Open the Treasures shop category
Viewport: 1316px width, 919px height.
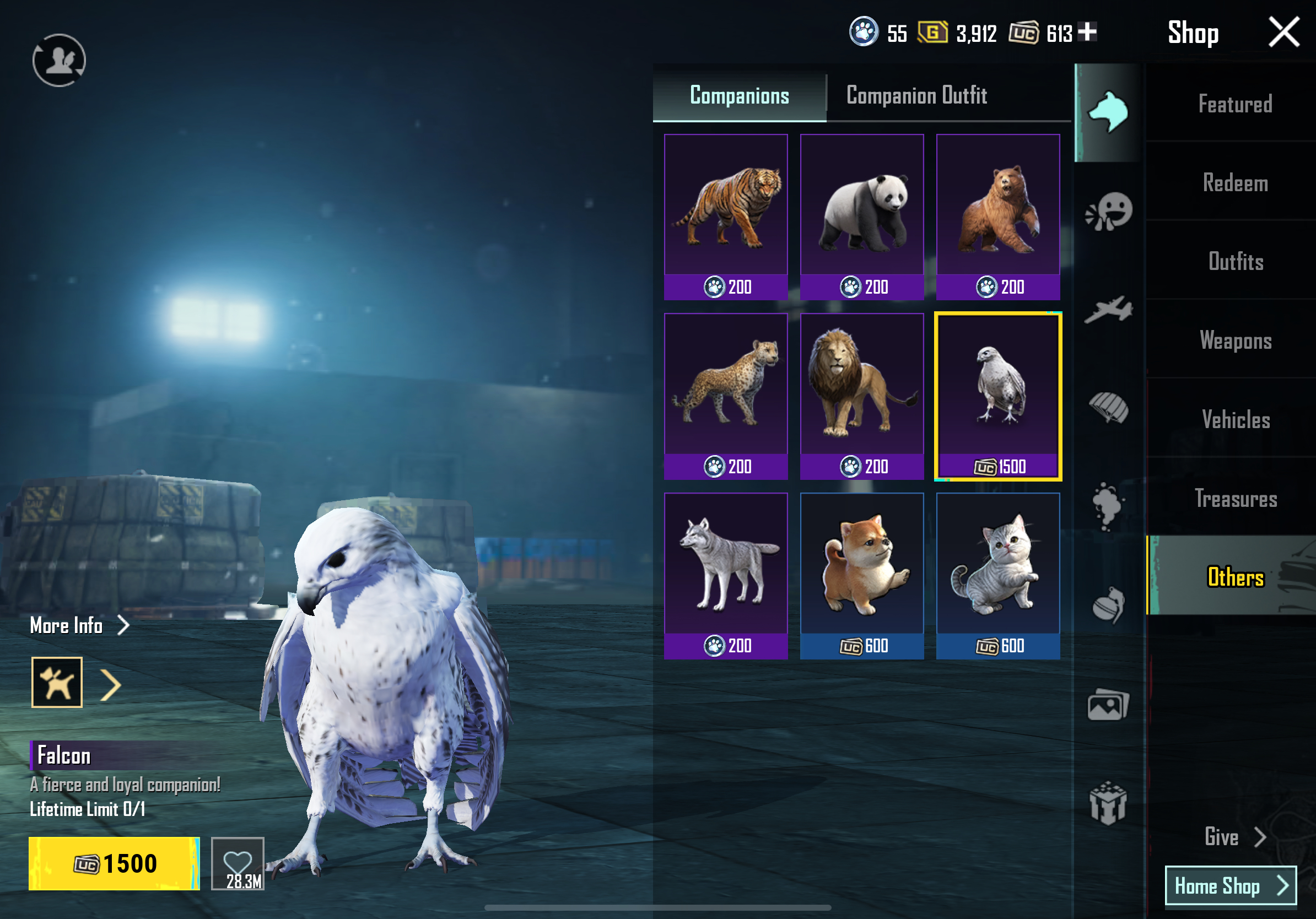(1234, 499)
